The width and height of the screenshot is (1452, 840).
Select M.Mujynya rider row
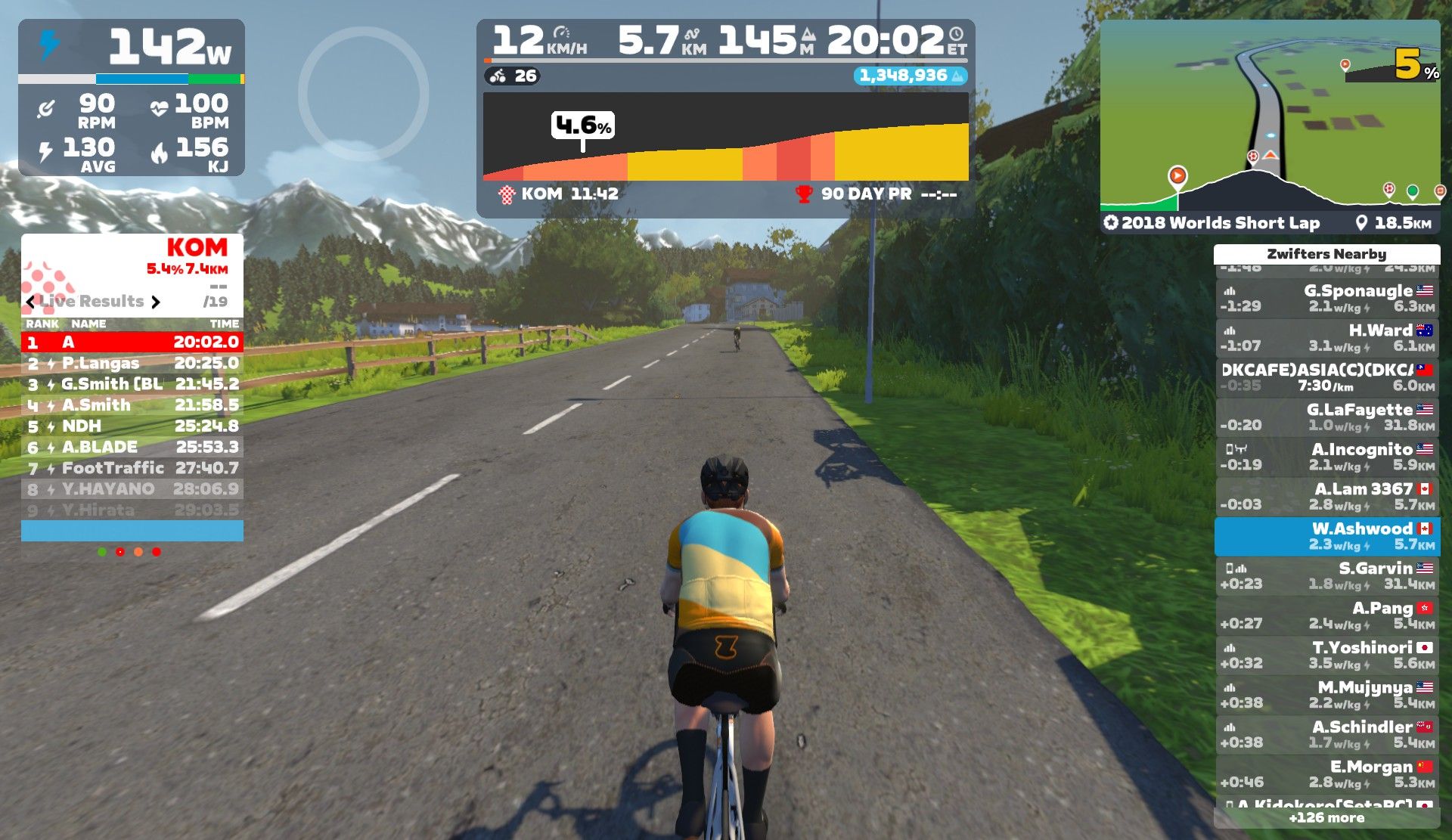(x=1326, y=695)
